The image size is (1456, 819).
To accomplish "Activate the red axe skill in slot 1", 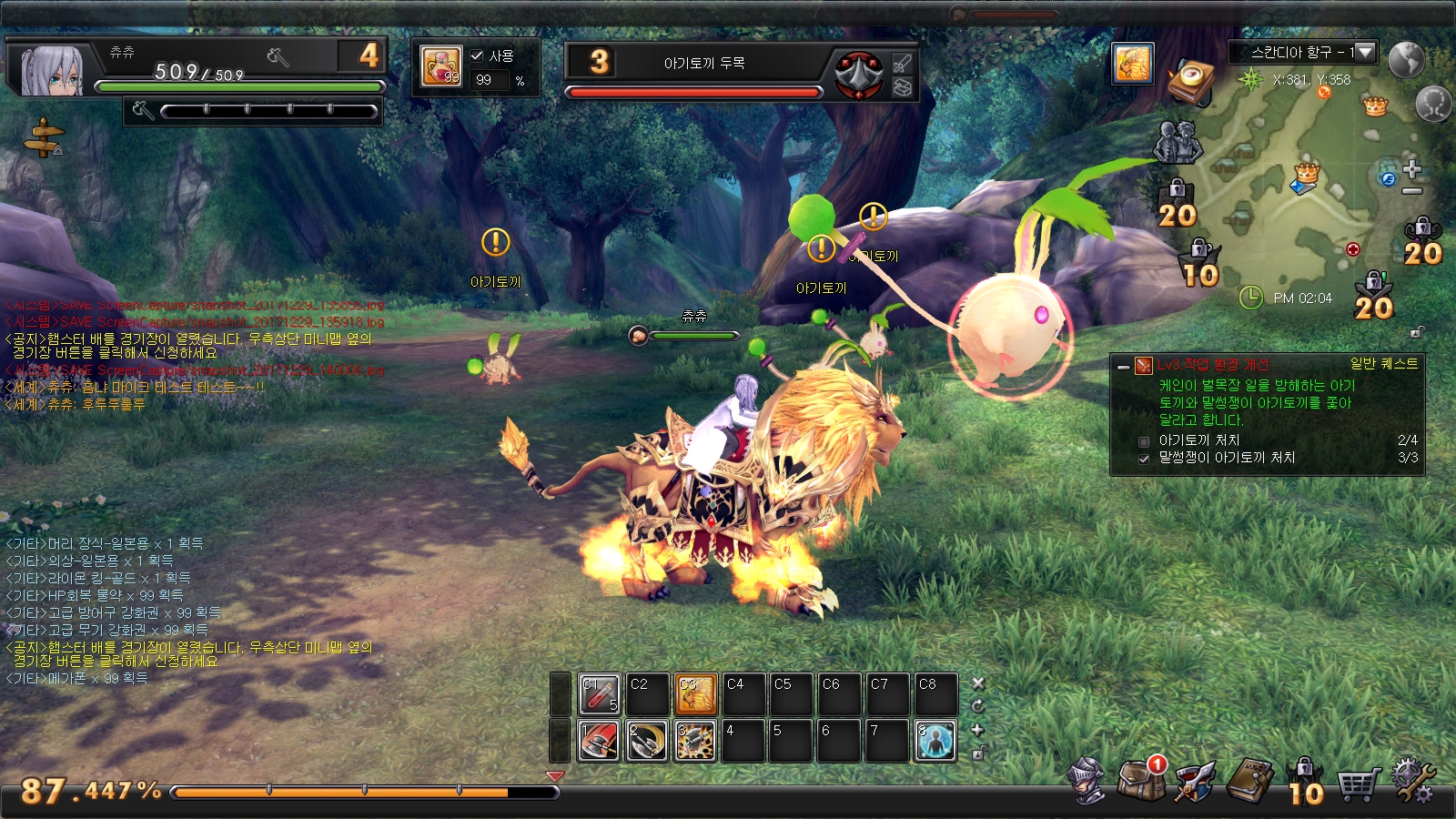I will pos(600,741).
